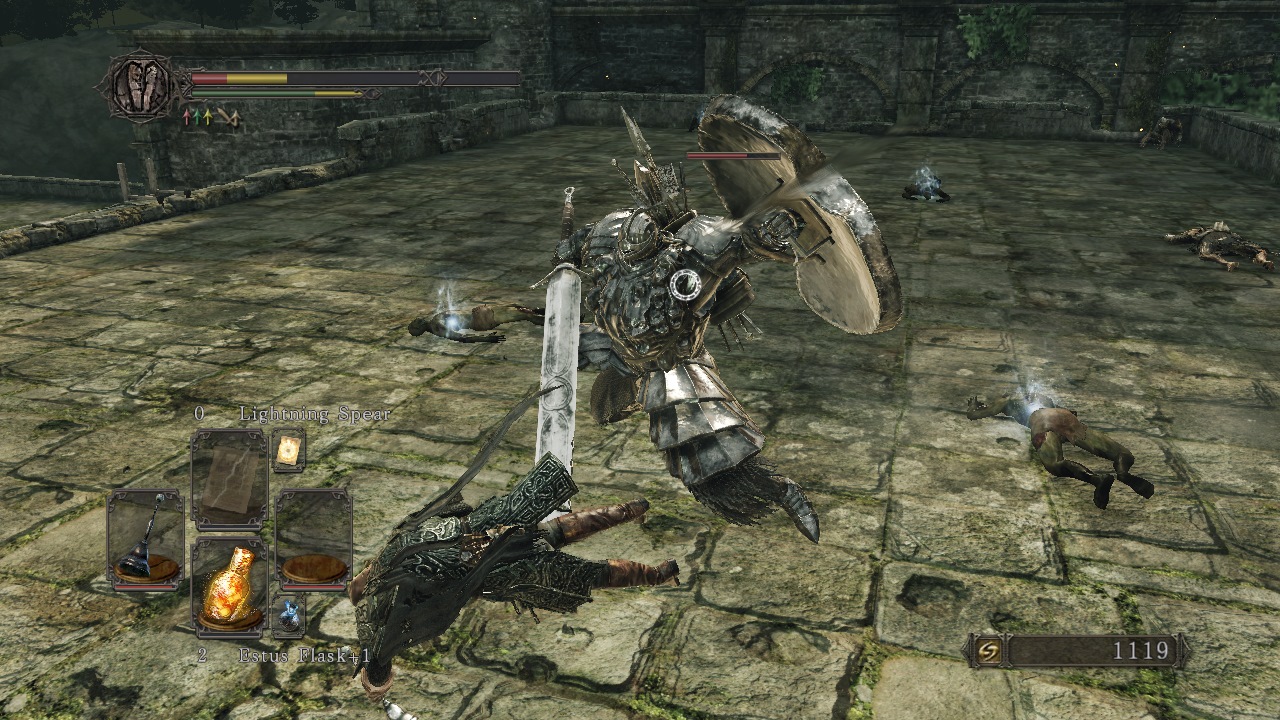The height and width of the screenshot is (720, 1280).
Task: Choose the small glowing scroll next-spell icon
Action: 288,451
